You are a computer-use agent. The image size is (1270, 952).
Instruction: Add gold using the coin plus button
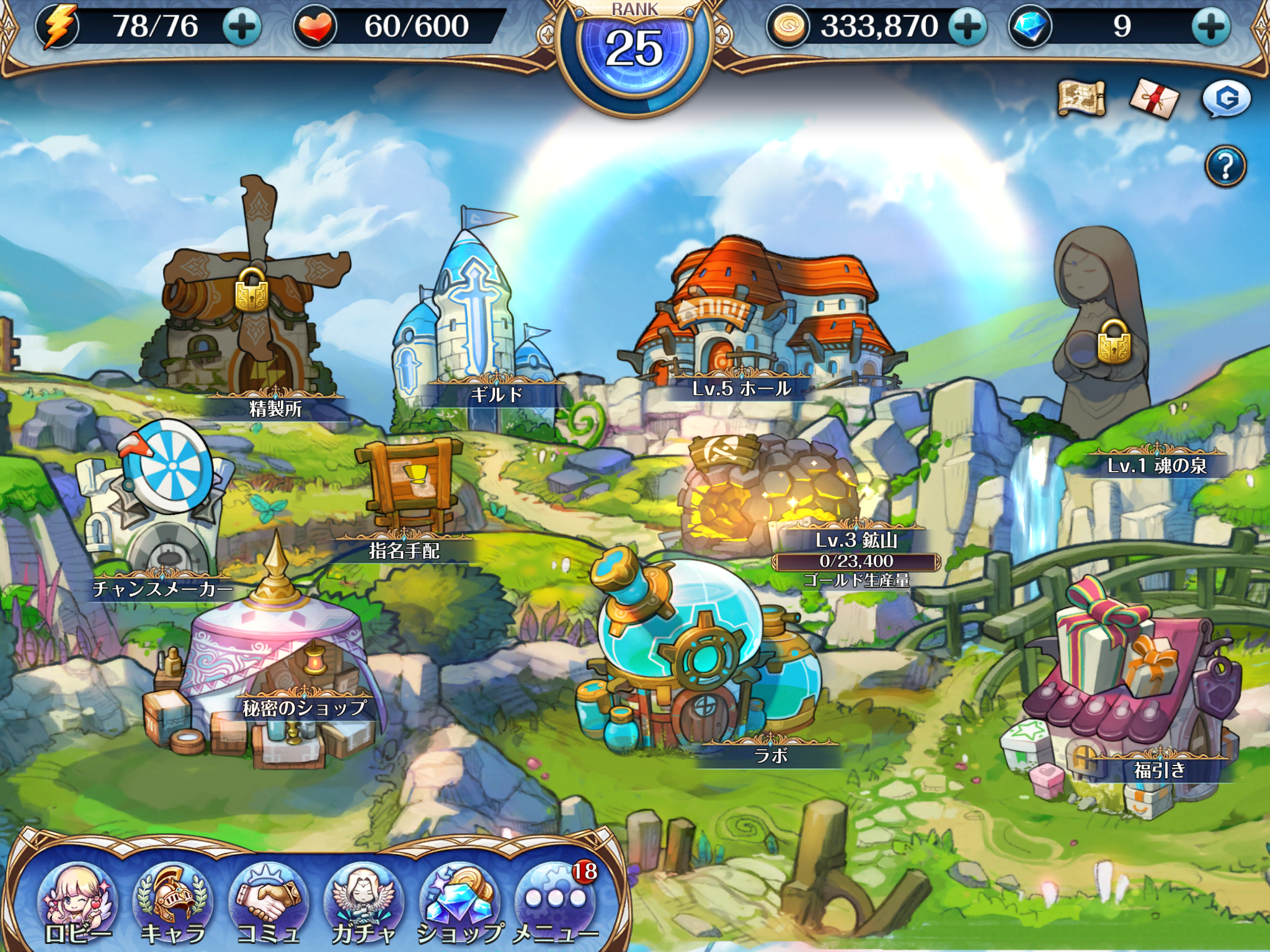(x=968, y=27)
